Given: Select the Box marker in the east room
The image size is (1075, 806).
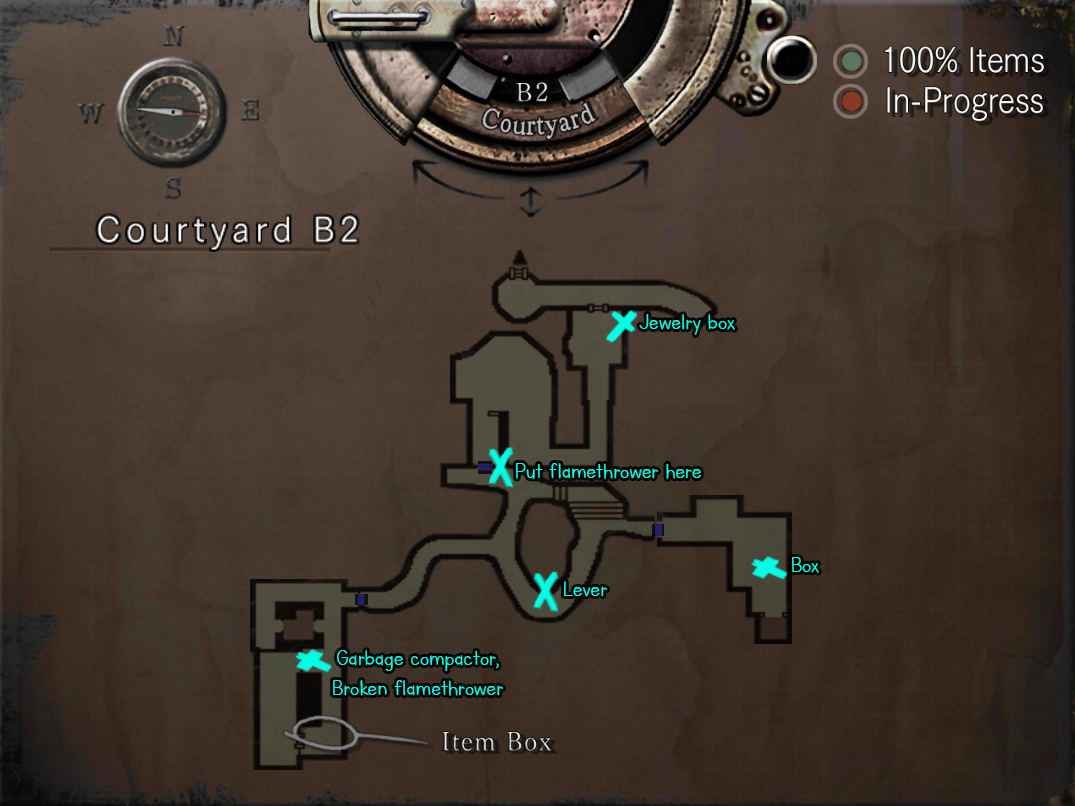Looking at the screenshot, I should click(768, 568).
